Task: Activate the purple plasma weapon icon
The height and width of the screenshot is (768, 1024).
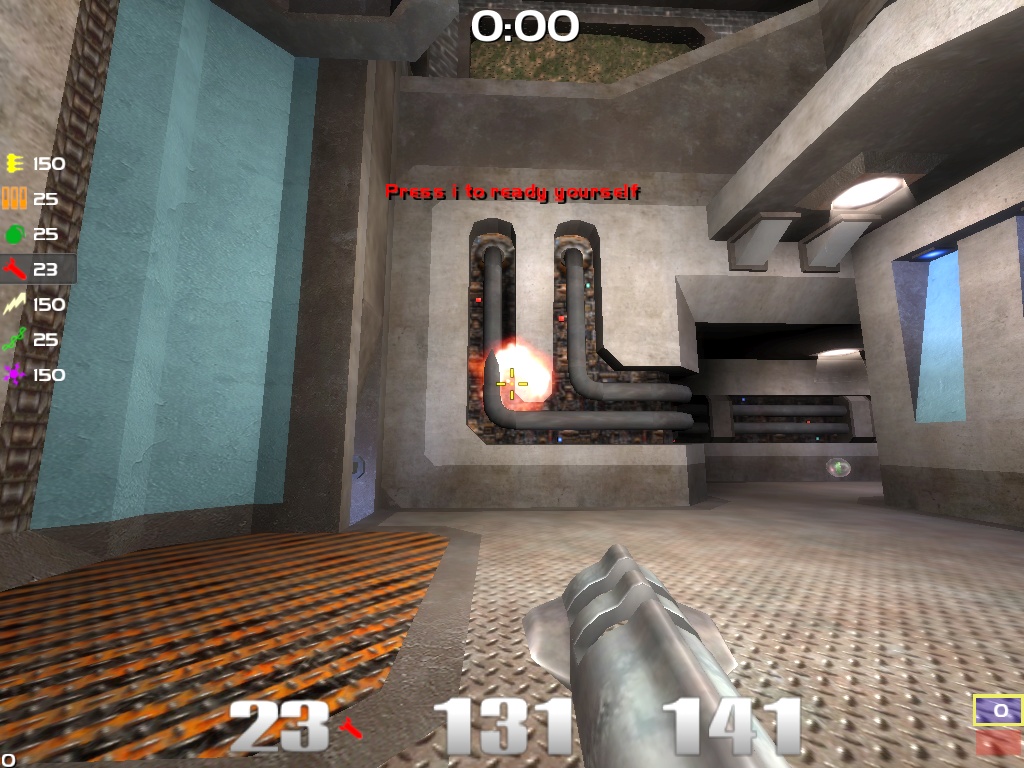Action: [x=14, y=375]
